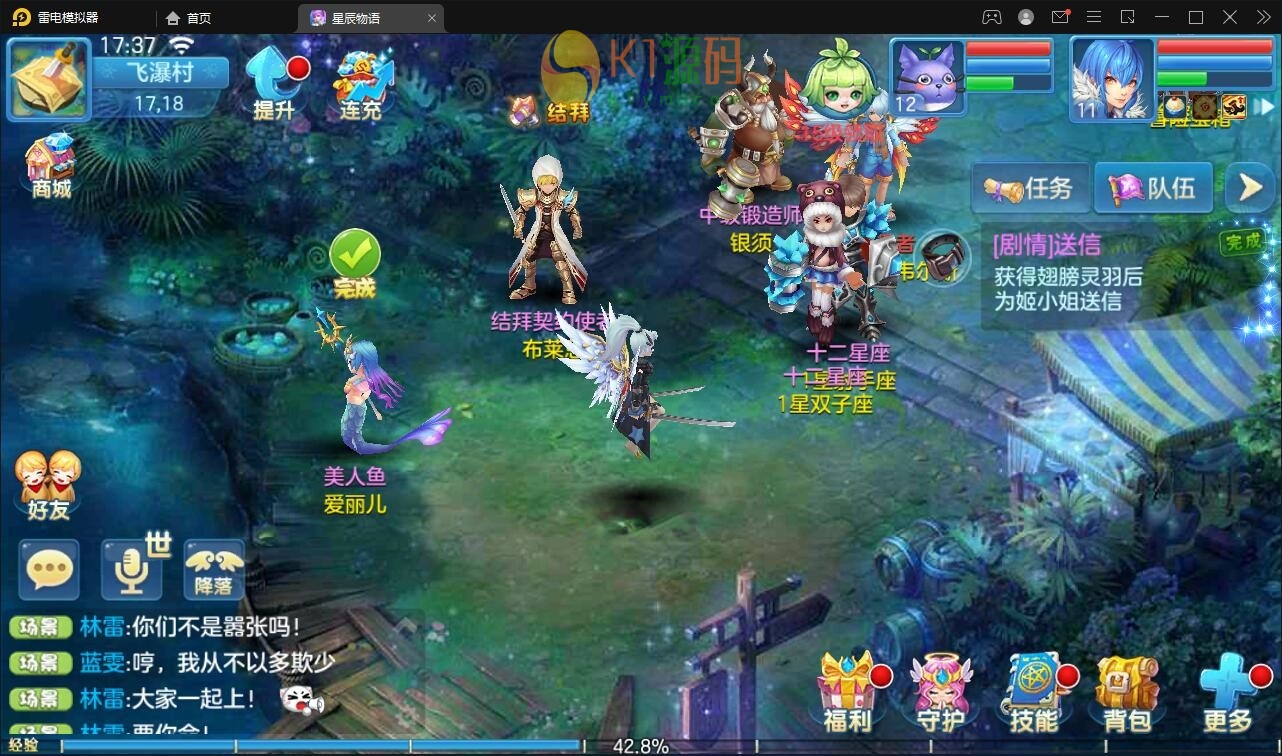This screenshot has width=1282, height=756.
Task: Collapse quest panel with the right arrow
Action: tap(1248, 187)
